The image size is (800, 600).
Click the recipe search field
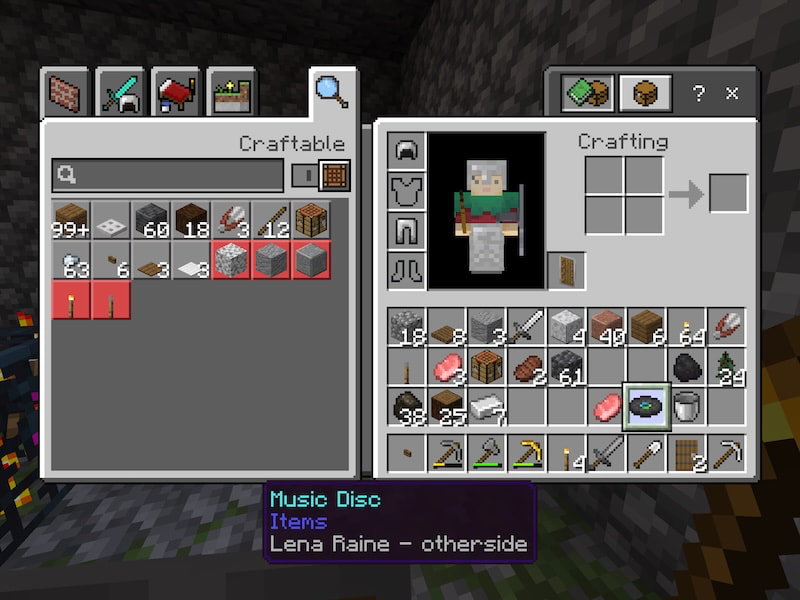pyautogui.click(x=168, y=175)
